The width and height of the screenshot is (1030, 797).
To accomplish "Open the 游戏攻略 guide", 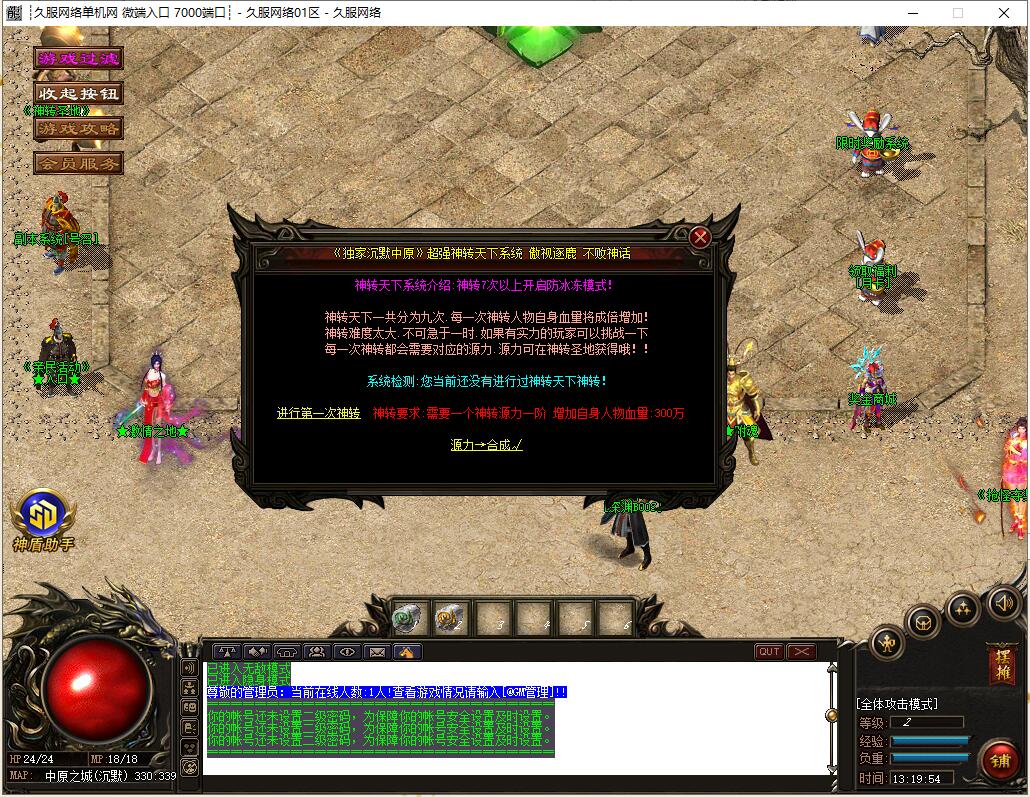I will click(78, 128).
